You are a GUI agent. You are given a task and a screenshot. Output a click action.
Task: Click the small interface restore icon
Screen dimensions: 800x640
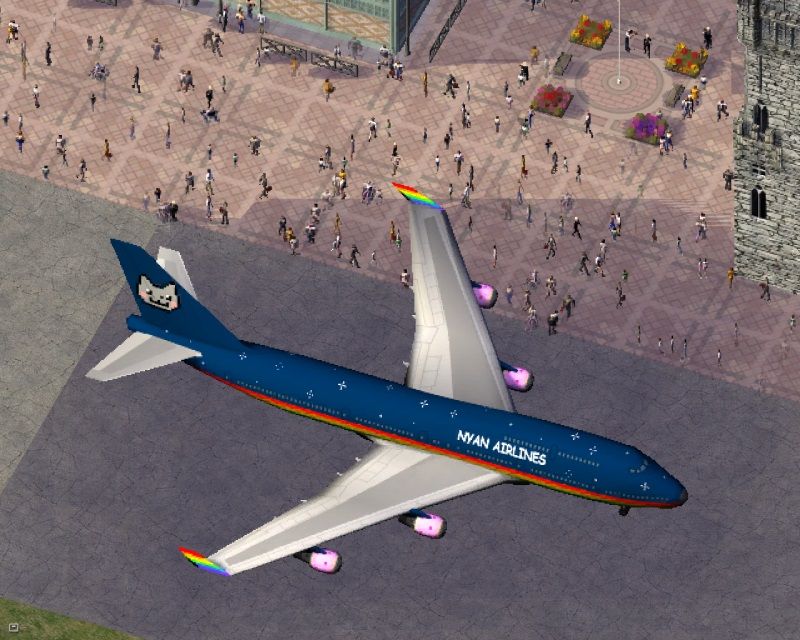pos(13,626)
